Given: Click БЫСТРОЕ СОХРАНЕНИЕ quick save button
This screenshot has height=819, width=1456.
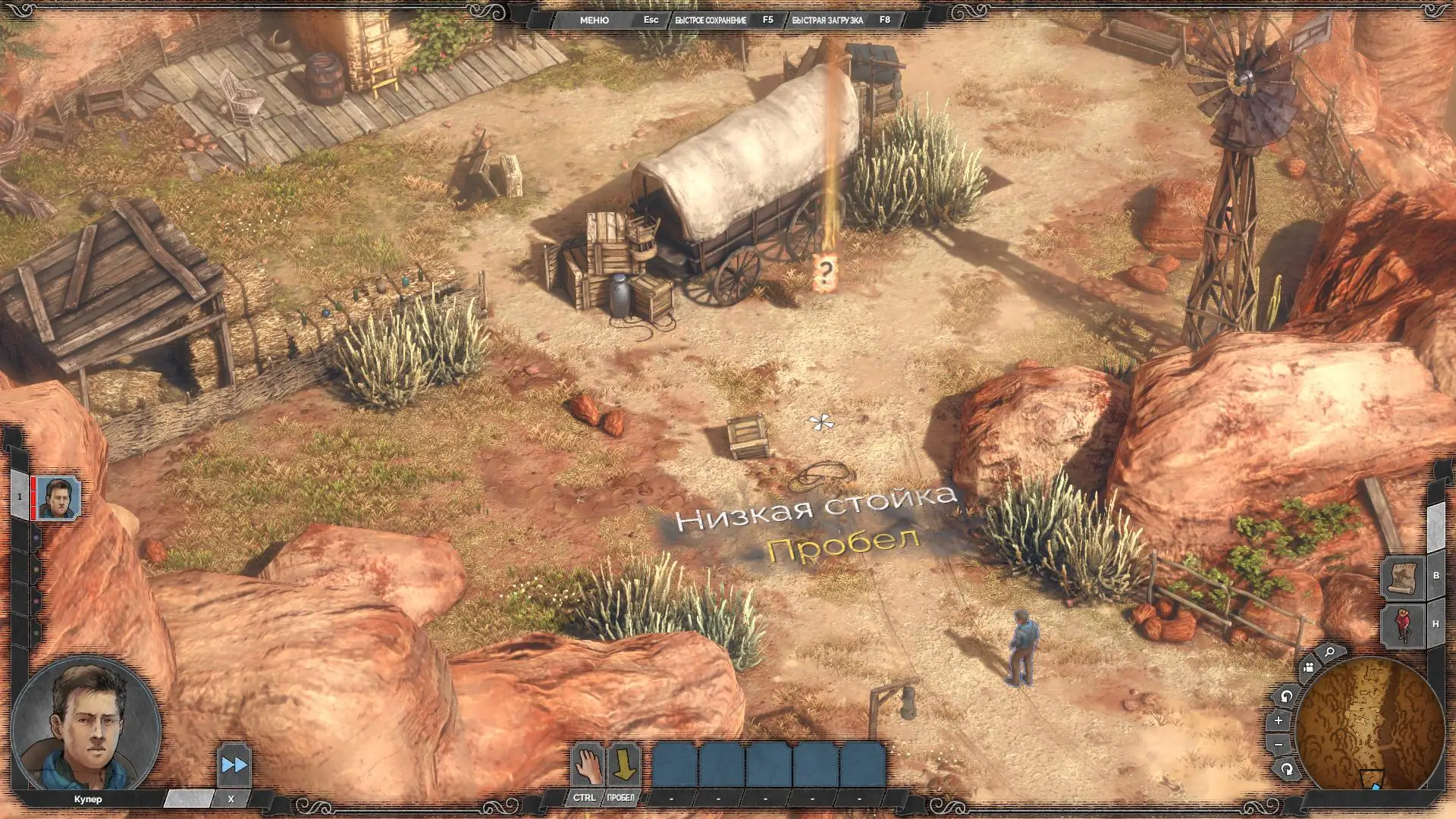Looking at the screenshot, I should 711,20.
